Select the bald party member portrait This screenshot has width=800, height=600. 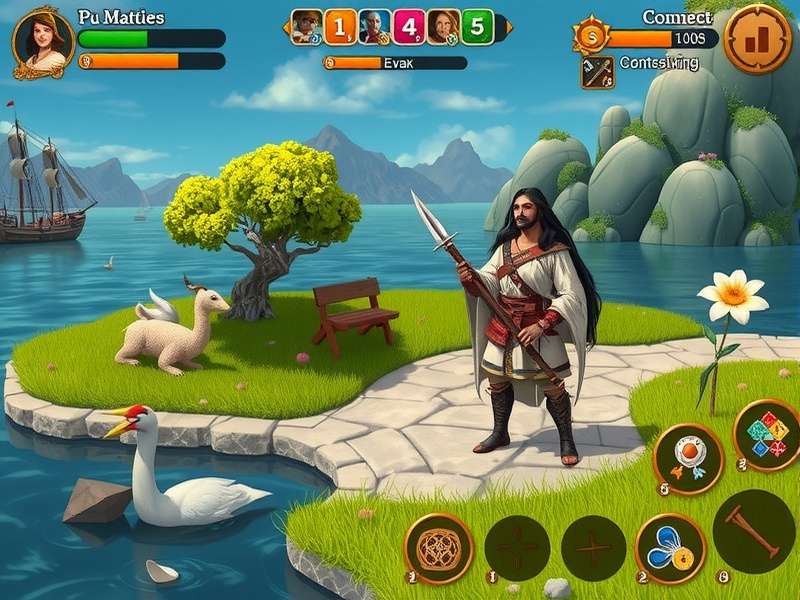[x=375, y=27]
